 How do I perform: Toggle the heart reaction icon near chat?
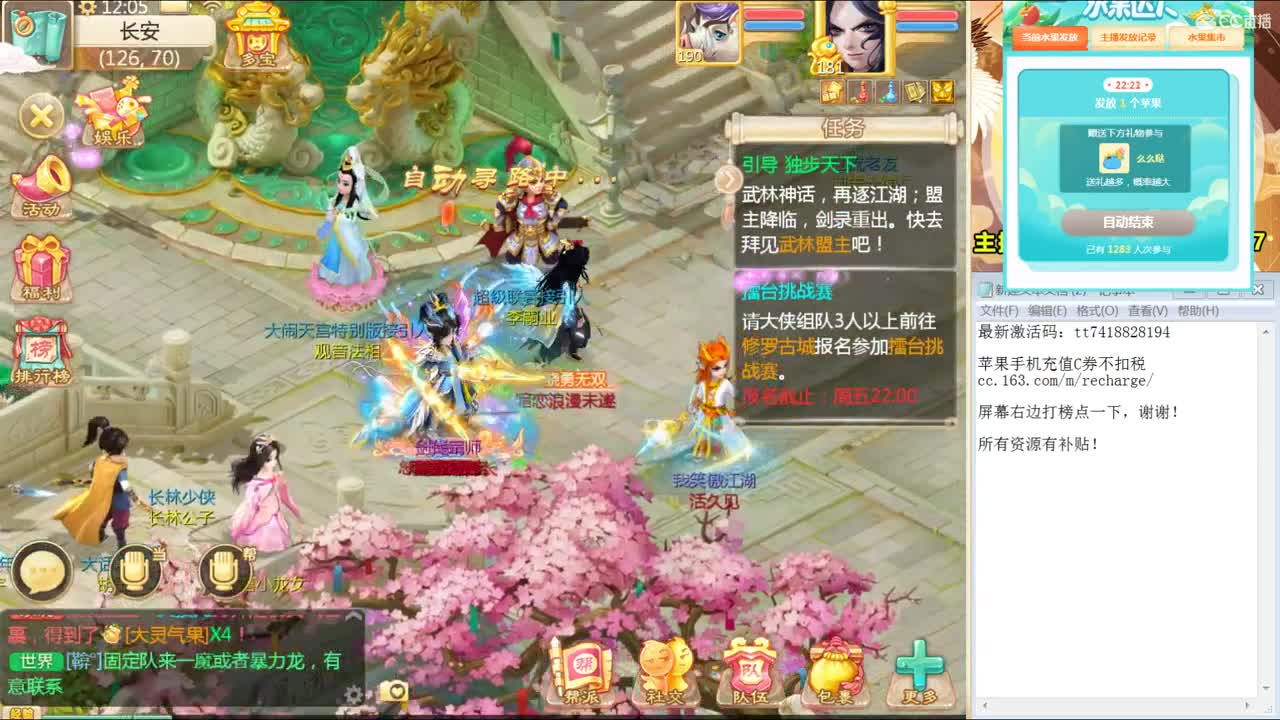tap(397, 691)
